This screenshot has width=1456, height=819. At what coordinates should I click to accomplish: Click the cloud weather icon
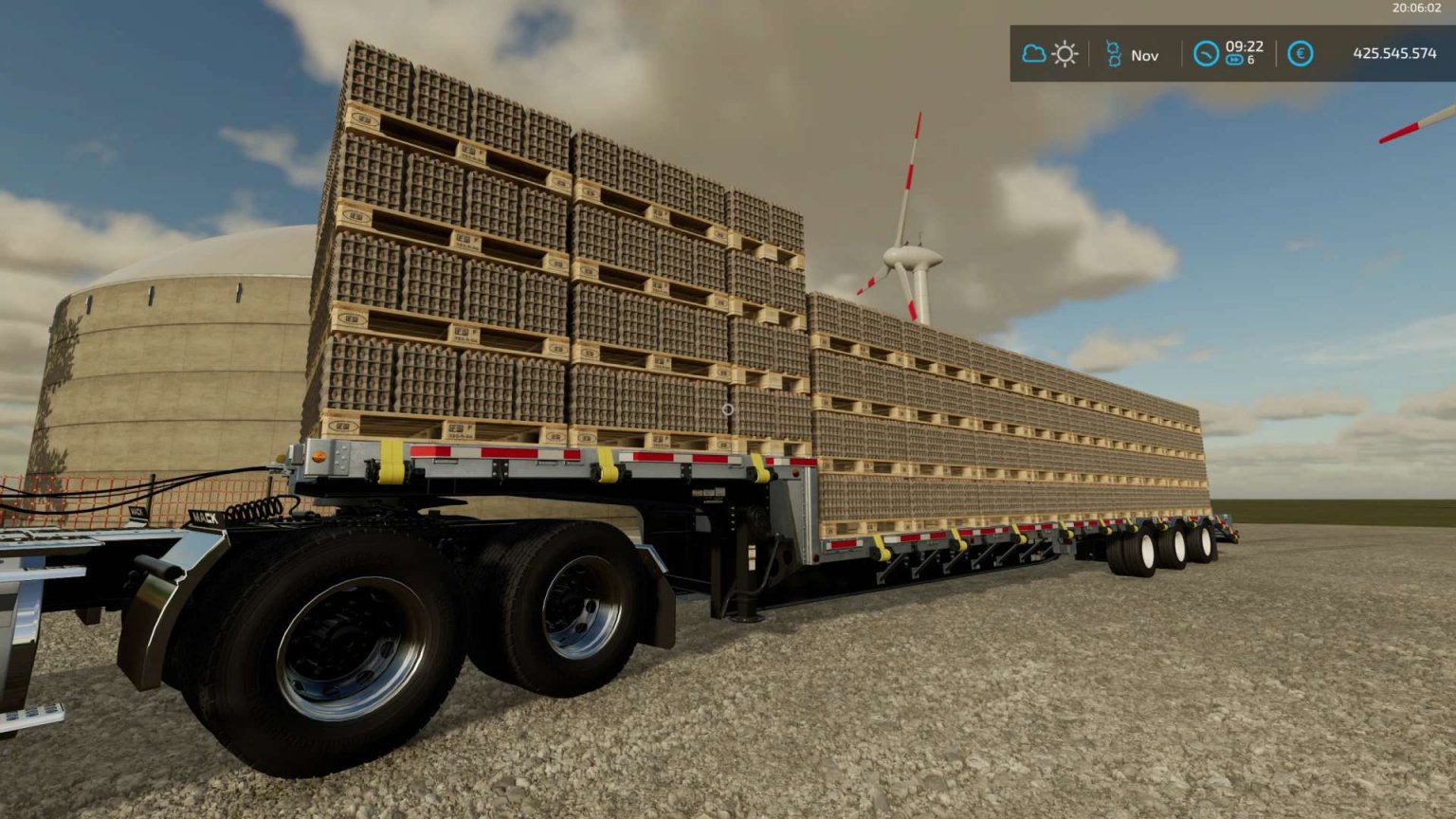click(x=1032, y=53)
